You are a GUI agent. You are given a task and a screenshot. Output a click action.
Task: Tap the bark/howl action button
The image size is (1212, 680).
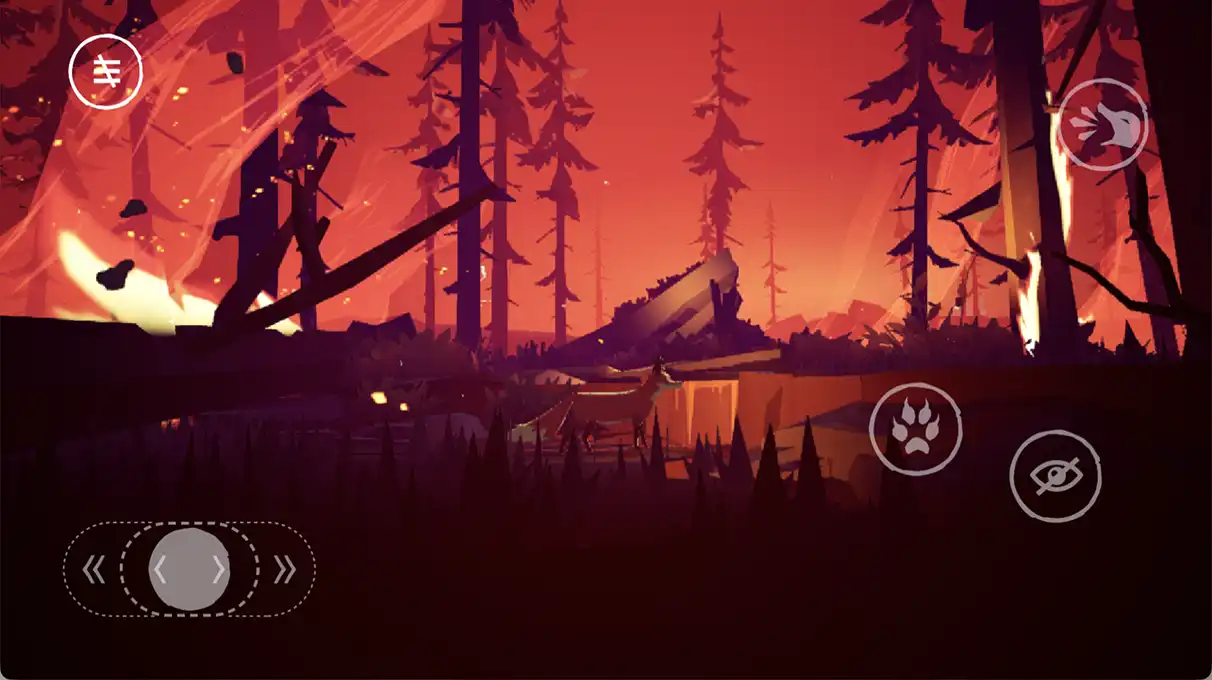1102,125
